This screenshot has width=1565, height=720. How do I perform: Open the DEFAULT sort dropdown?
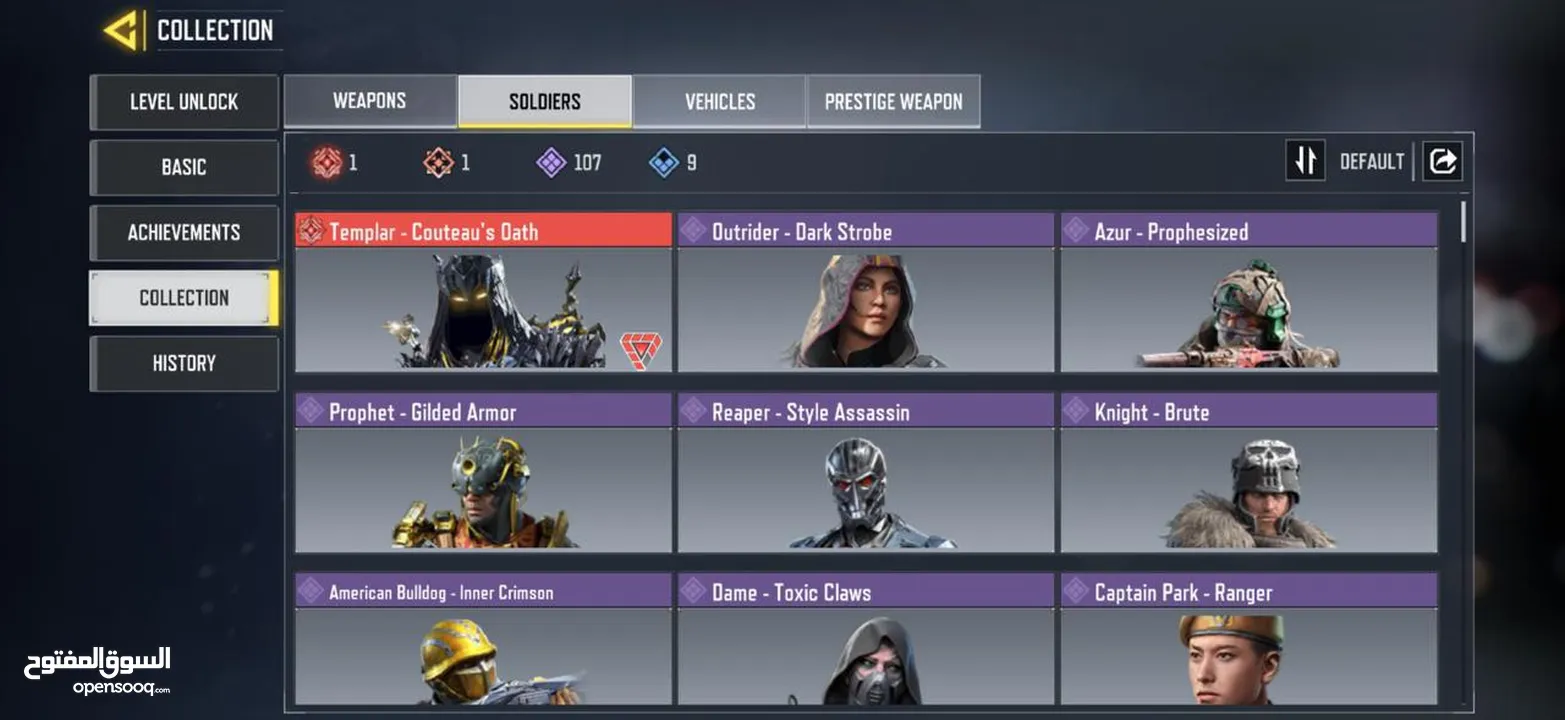click(1372, 160)
